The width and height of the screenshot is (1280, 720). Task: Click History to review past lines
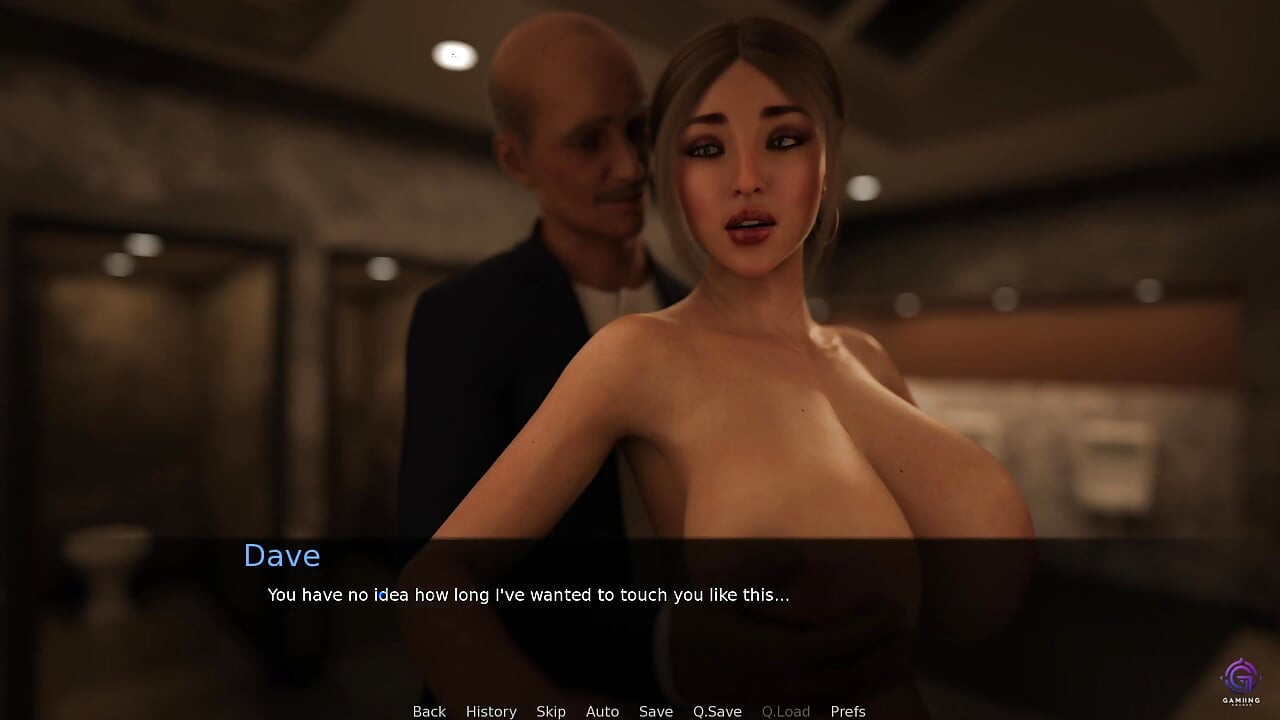point(491,711)
